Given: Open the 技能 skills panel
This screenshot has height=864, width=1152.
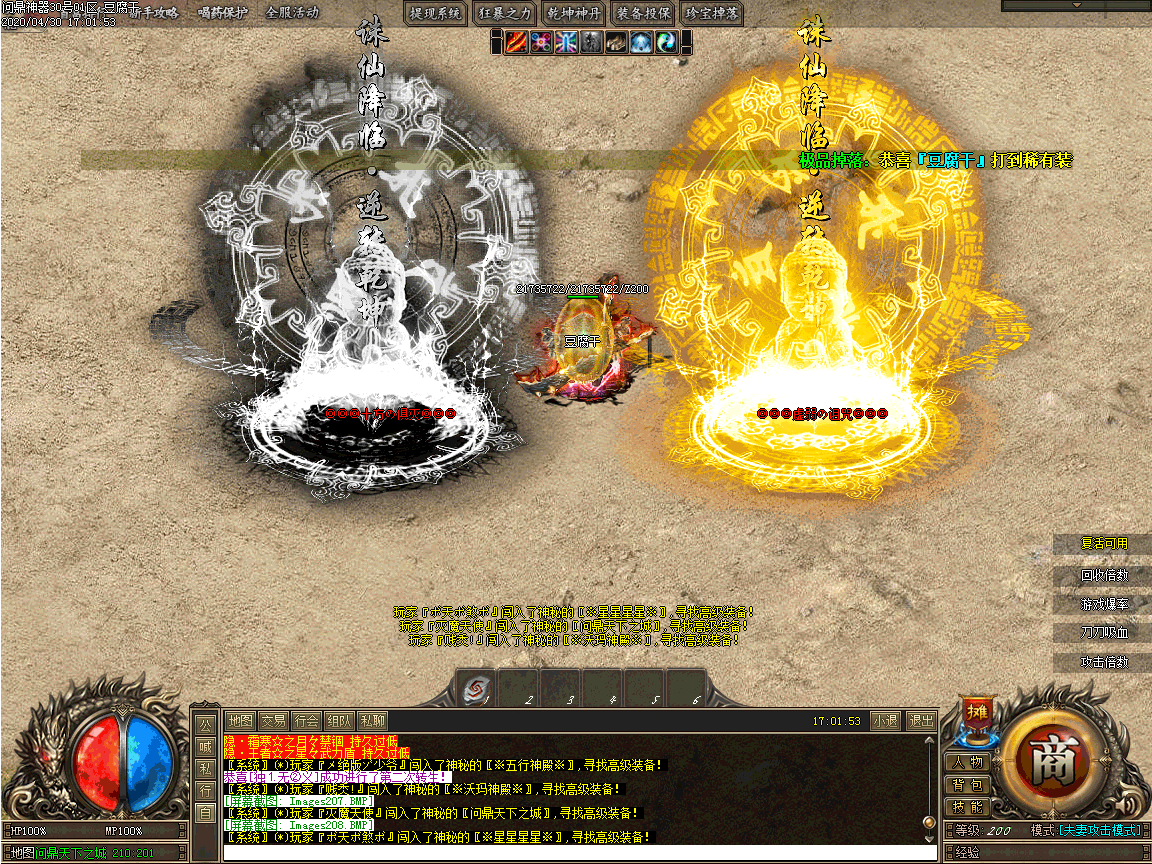Looking at the screenshot, I should (x=967, y=807).
